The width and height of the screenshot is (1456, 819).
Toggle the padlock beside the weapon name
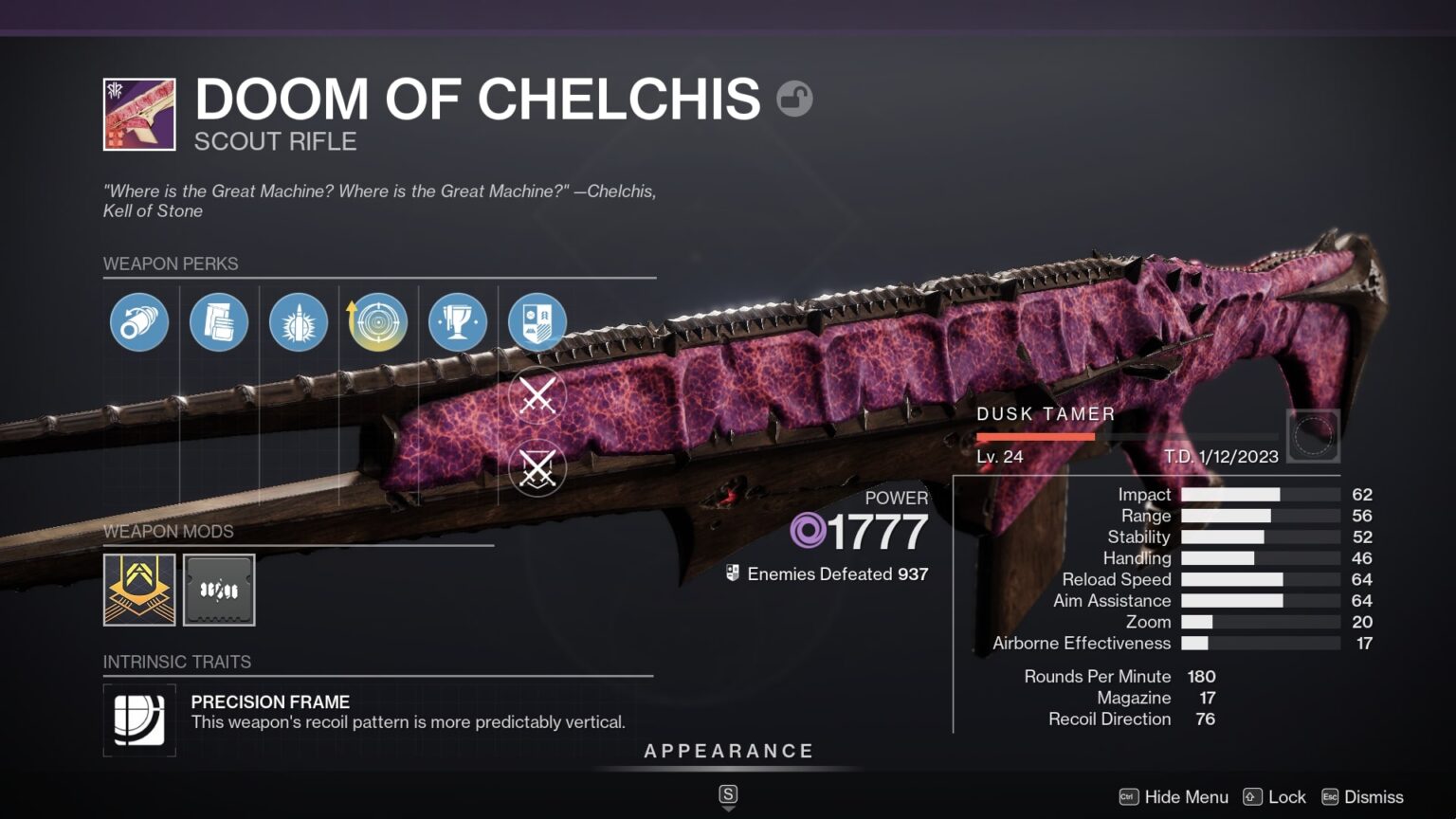tap(796, 98)
